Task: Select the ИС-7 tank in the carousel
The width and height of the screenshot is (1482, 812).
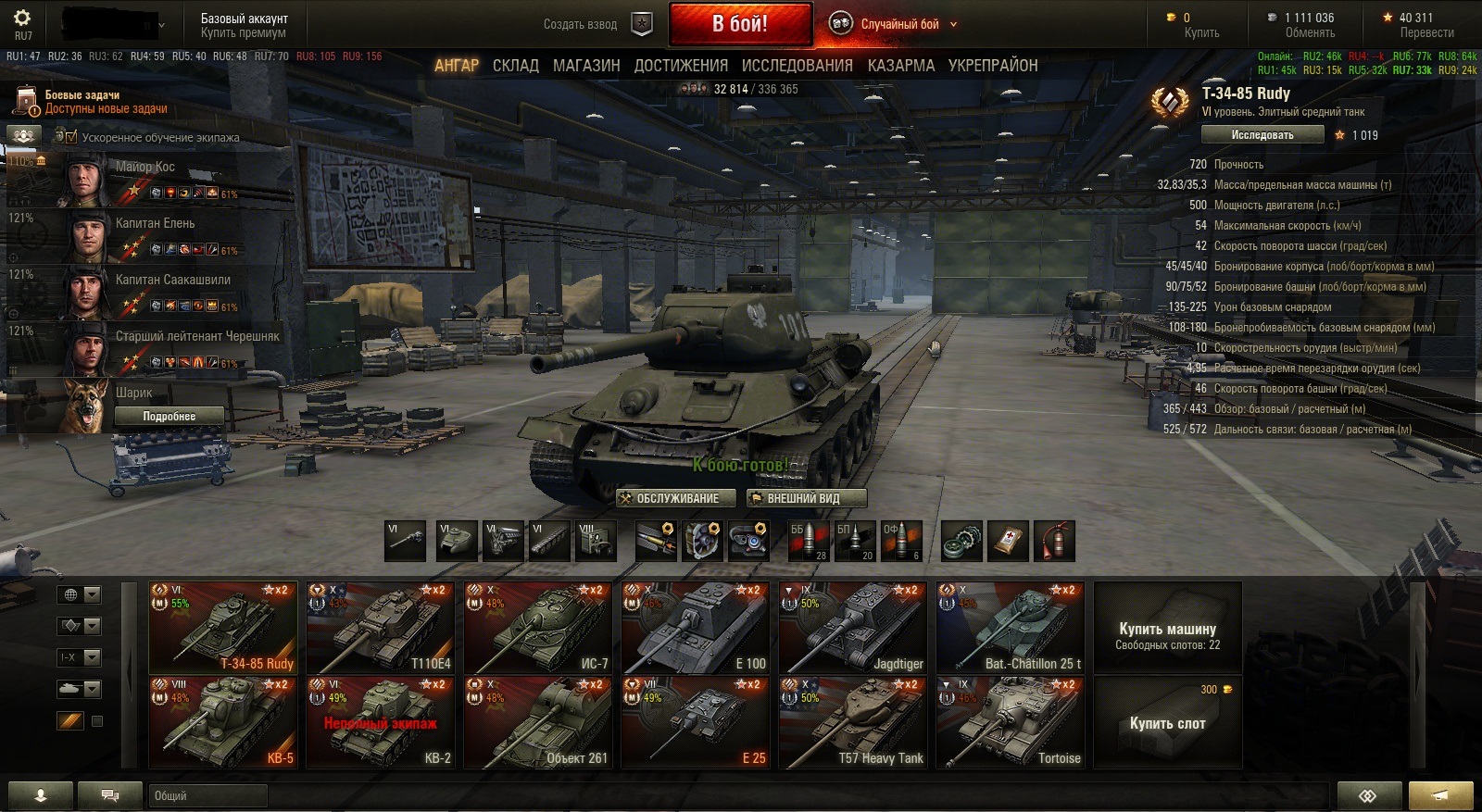Action: (x=537, y=628)
